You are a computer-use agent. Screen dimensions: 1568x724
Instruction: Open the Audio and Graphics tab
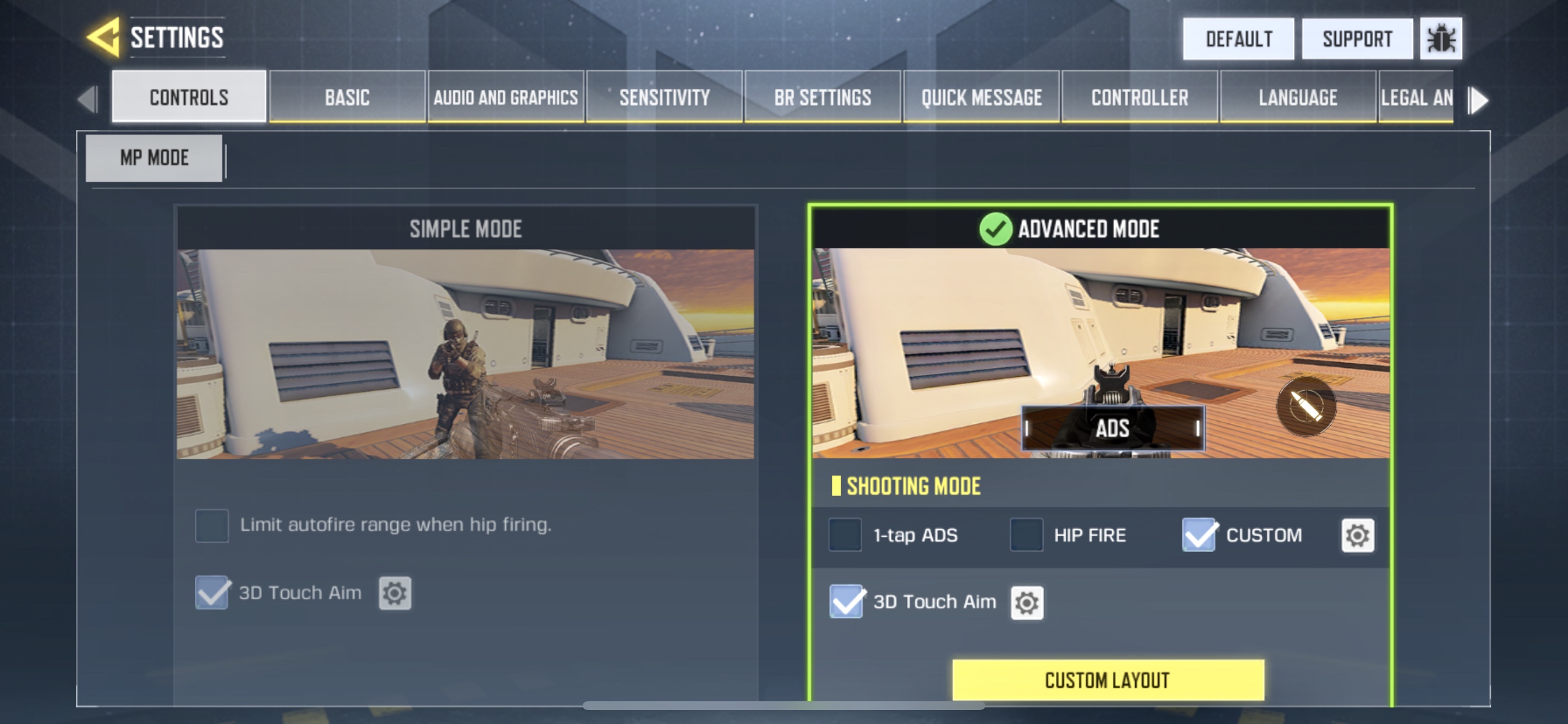505,97
